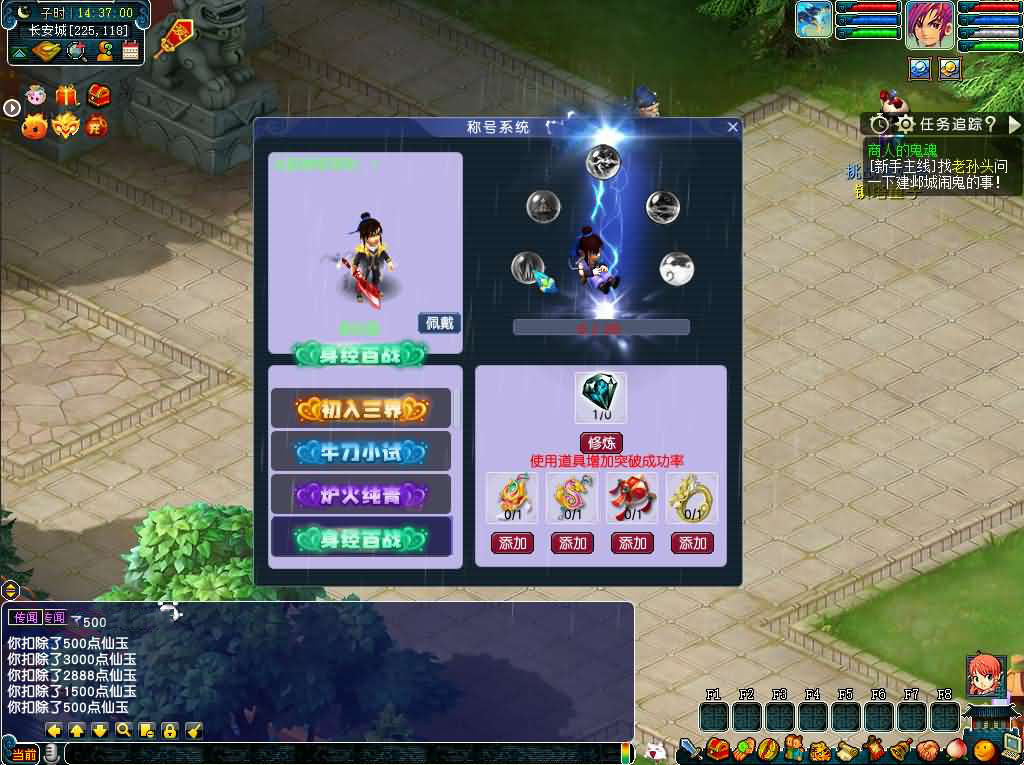Lock the chat with the padlock button
The height and width of the screenshot is (765, 1024).
[169, 730]
